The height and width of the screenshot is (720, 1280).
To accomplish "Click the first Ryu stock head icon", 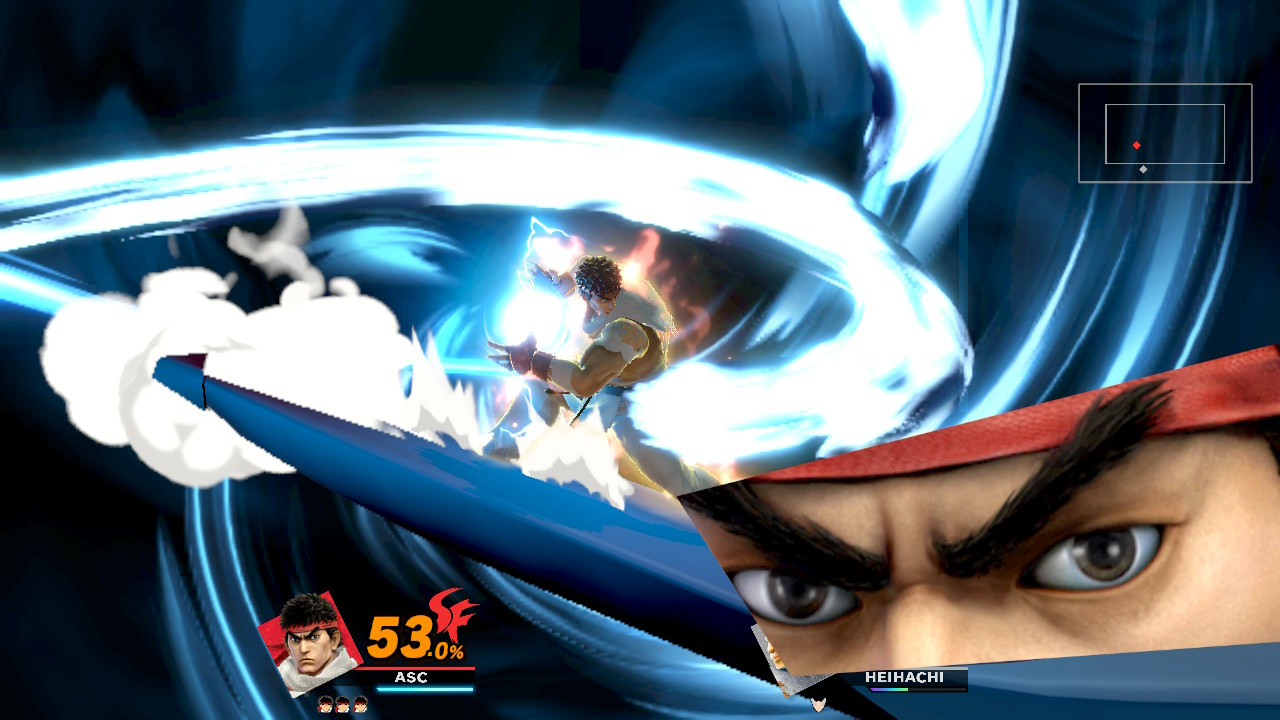I will tap(325, 705).
